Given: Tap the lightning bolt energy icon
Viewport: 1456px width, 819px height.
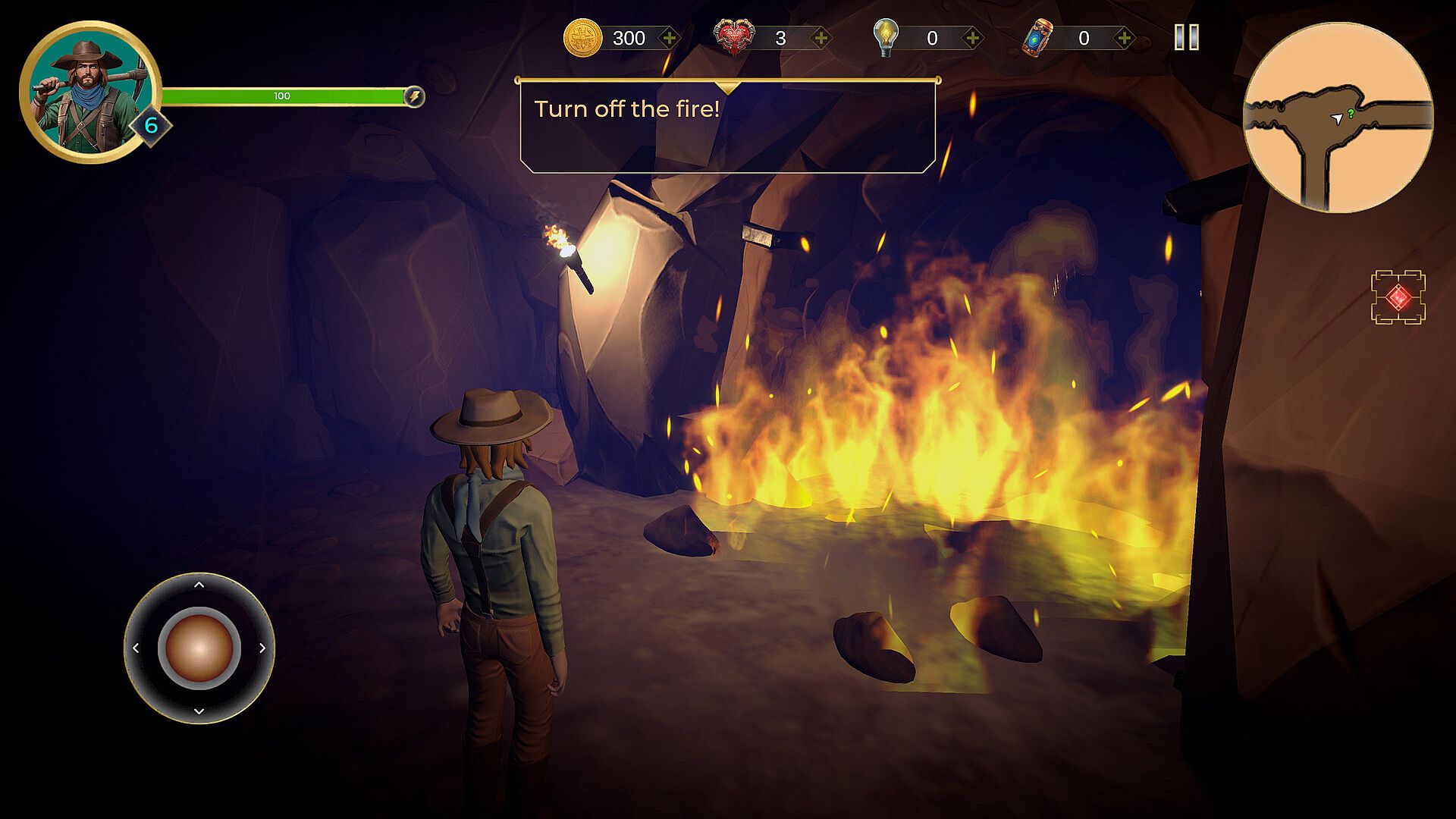Looking at the screenshot, I should (414, 96).
